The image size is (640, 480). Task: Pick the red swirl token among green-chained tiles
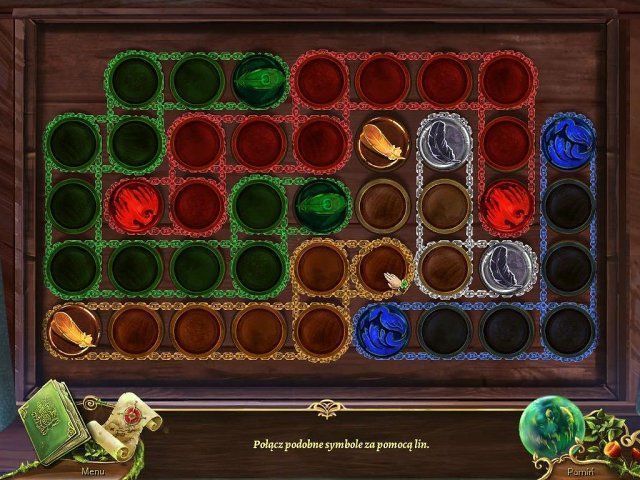(134, 203)
